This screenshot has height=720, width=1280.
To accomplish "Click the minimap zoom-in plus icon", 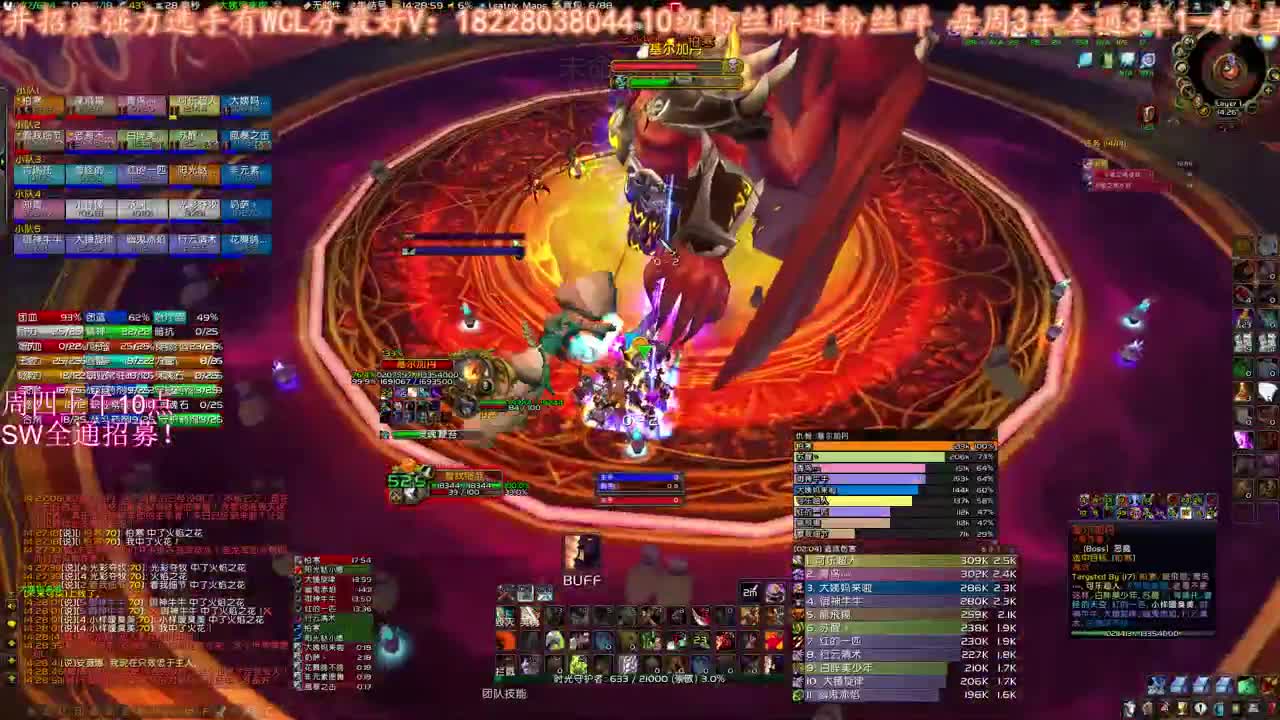I will (x=1268, y=90).
